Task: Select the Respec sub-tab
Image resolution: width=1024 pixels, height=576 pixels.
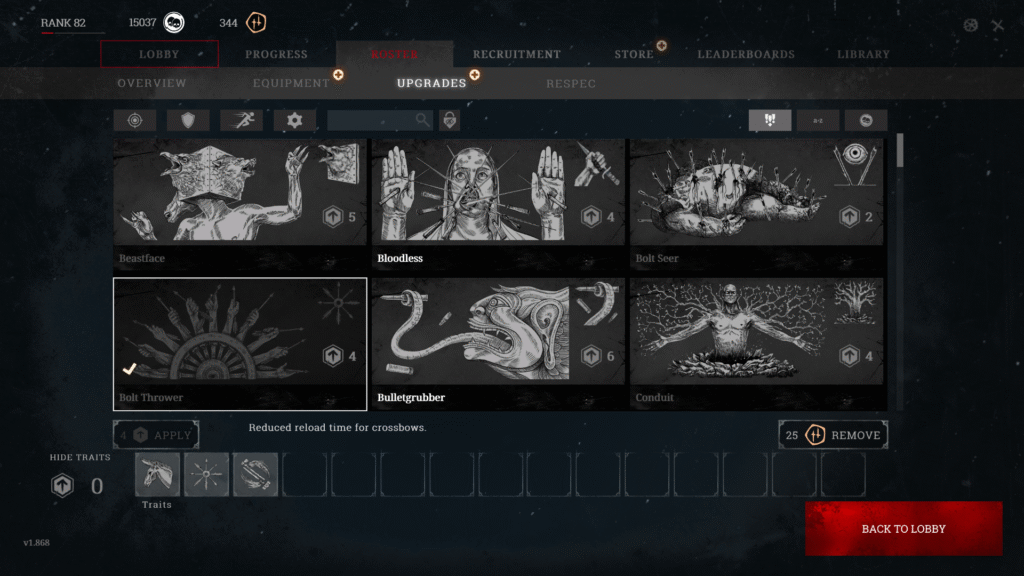Action: click(x=571, y=83)
